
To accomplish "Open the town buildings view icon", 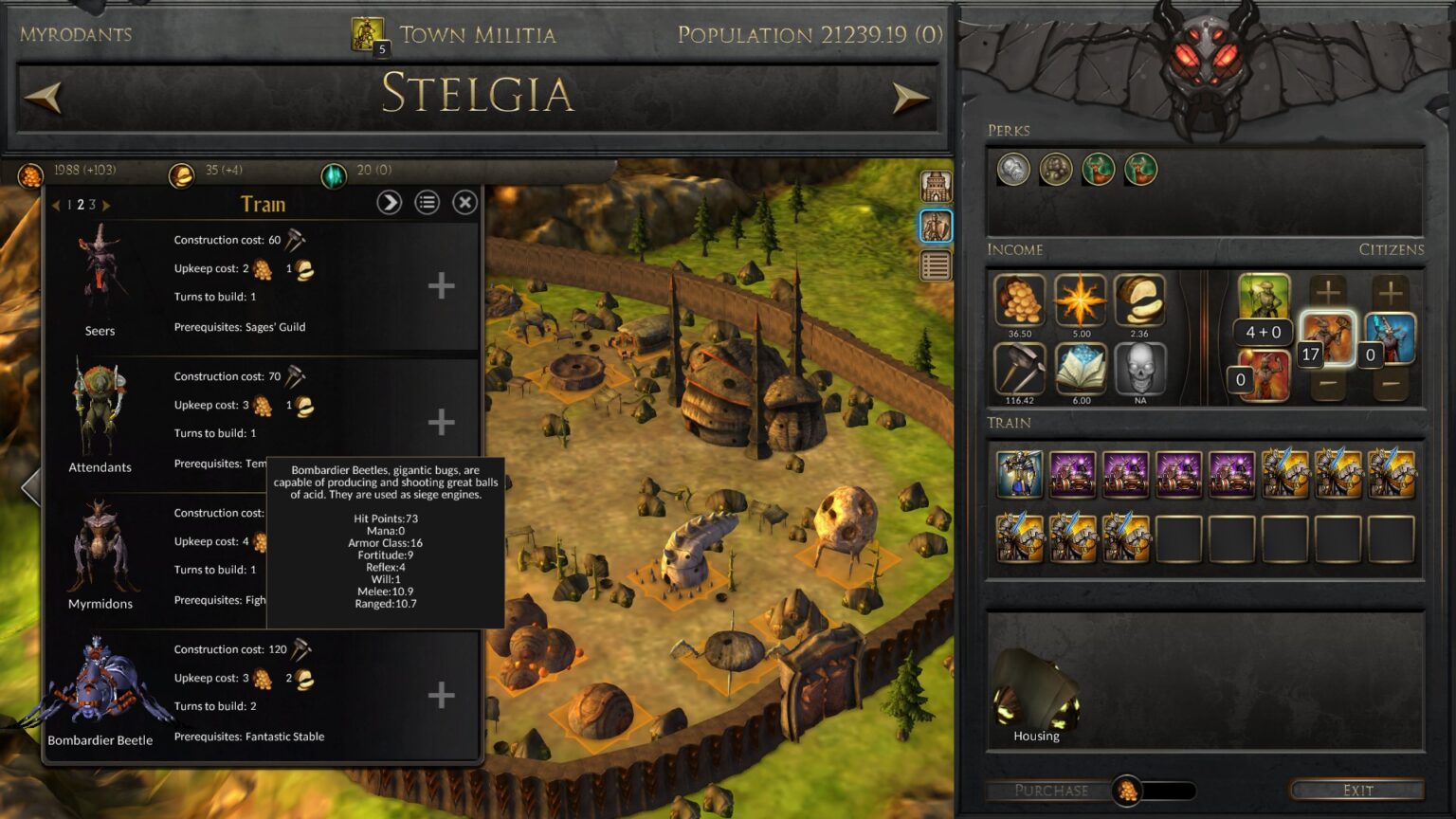I will (x=936, y=186).
